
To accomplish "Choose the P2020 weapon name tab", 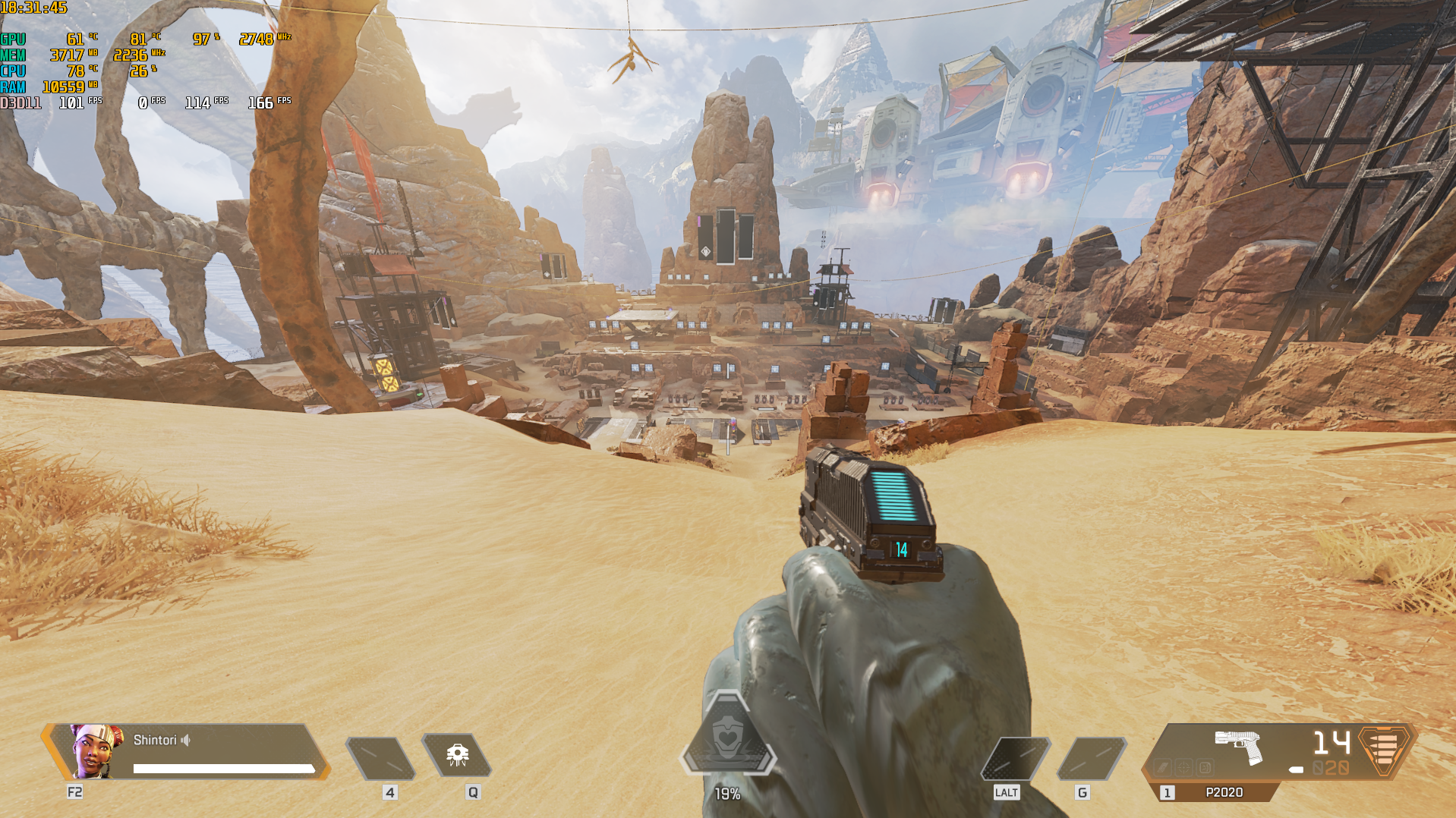I will 1223,792.
